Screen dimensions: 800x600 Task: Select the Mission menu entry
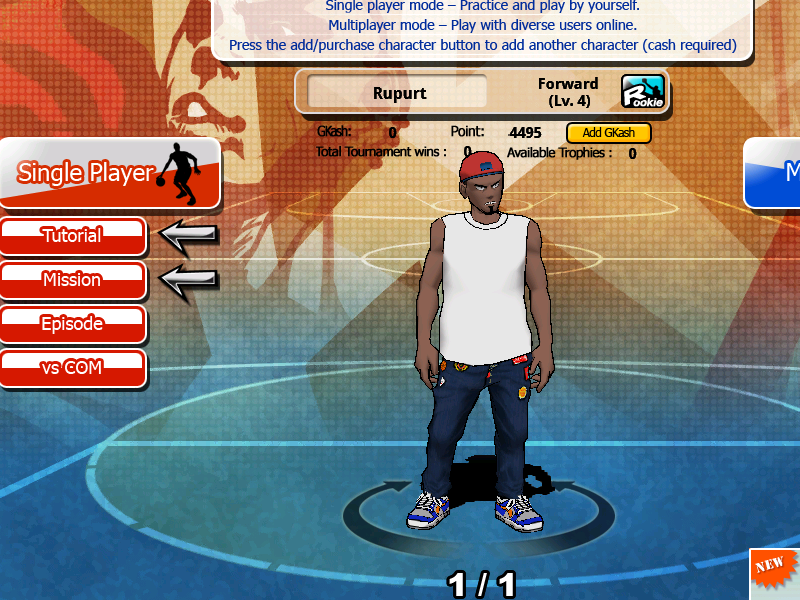pos(72,280)
